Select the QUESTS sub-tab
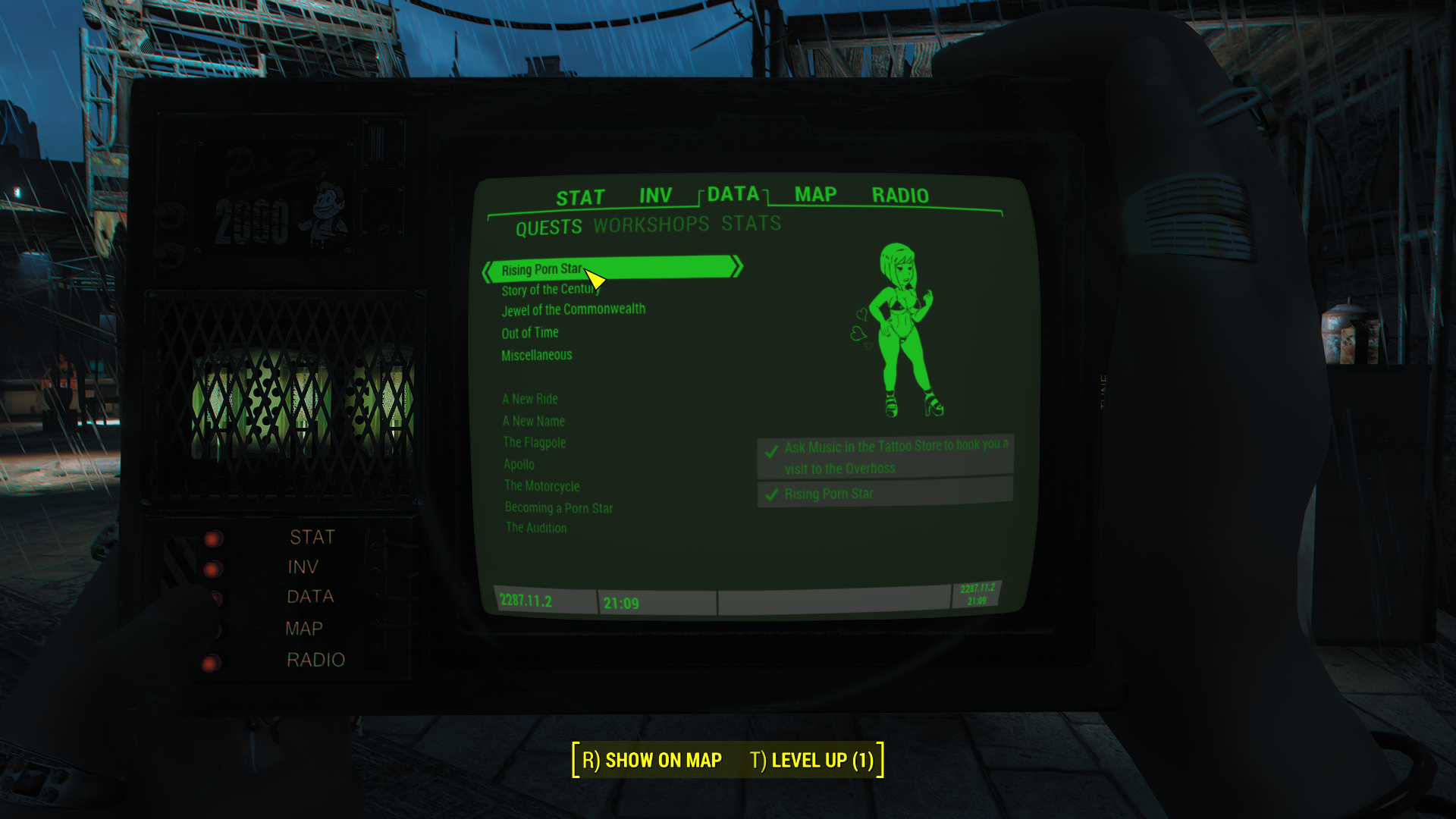Image resolution: width=1456 pixels, height=819 pixels. tap(548, 227)
